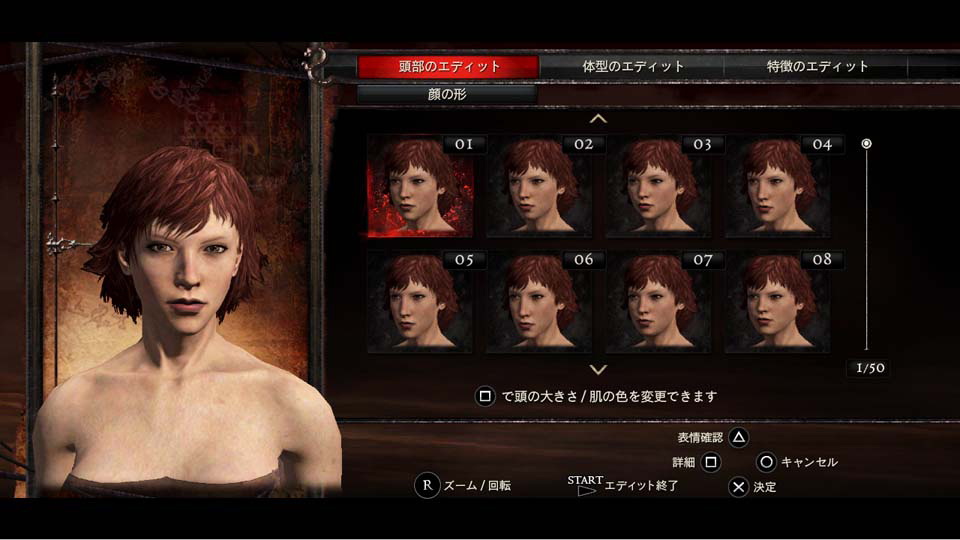Select the 特徴のエディット tab
Viewport: 960px width, 540px height.
817,67
